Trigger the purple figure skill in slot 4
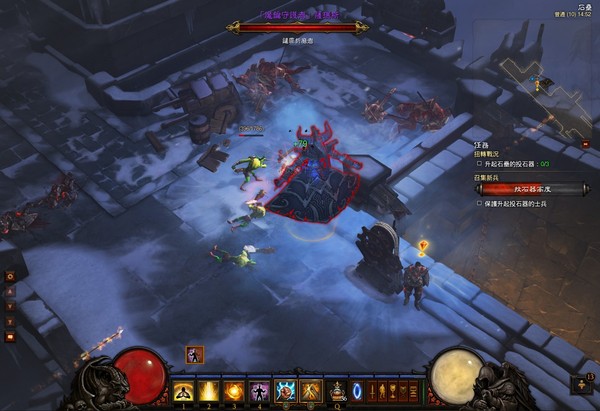This screenshot has width=600, height=411. [257, 391]
